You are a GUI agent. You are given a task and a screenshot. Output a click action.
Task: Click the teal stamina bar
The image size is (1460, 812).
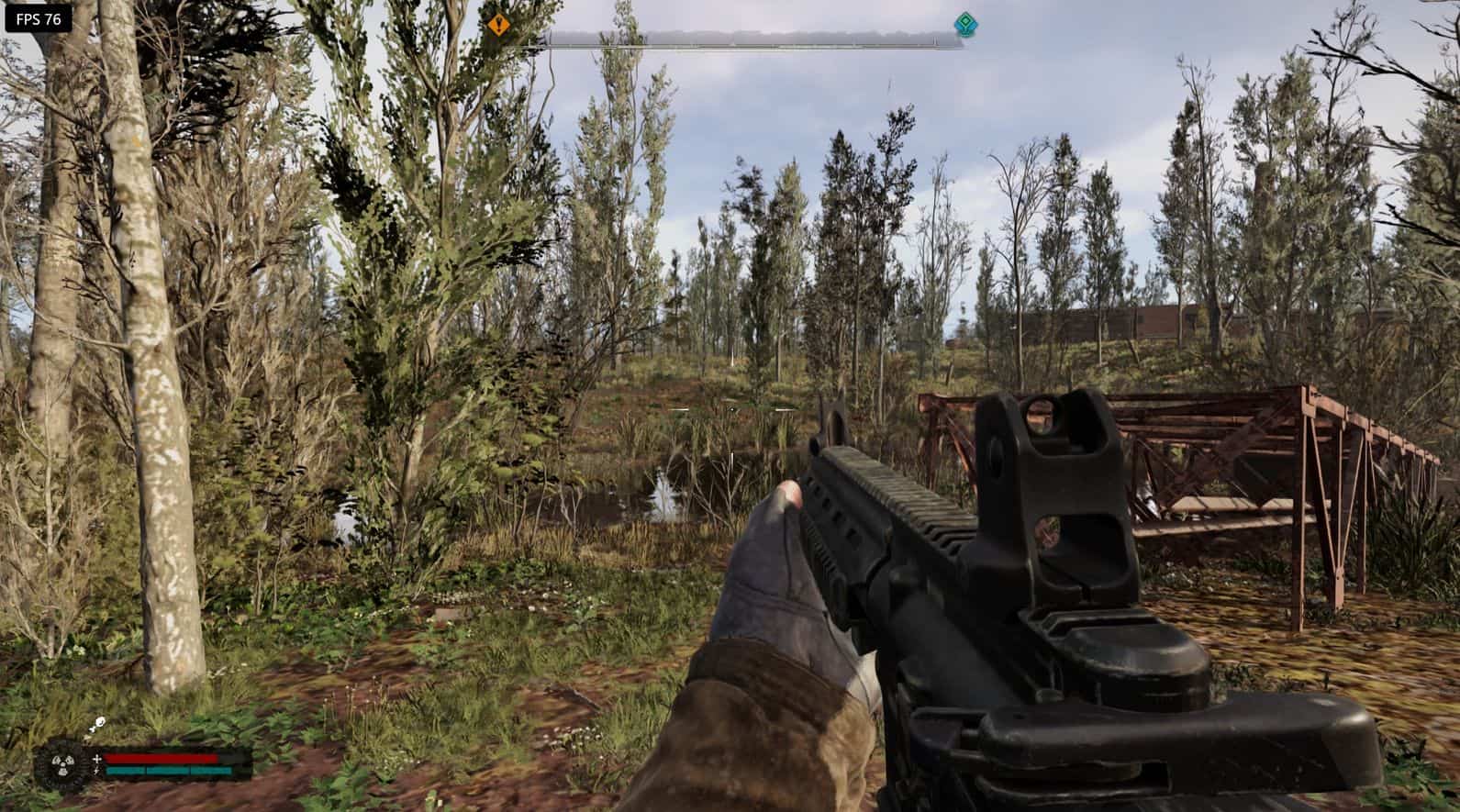[167, 771]
